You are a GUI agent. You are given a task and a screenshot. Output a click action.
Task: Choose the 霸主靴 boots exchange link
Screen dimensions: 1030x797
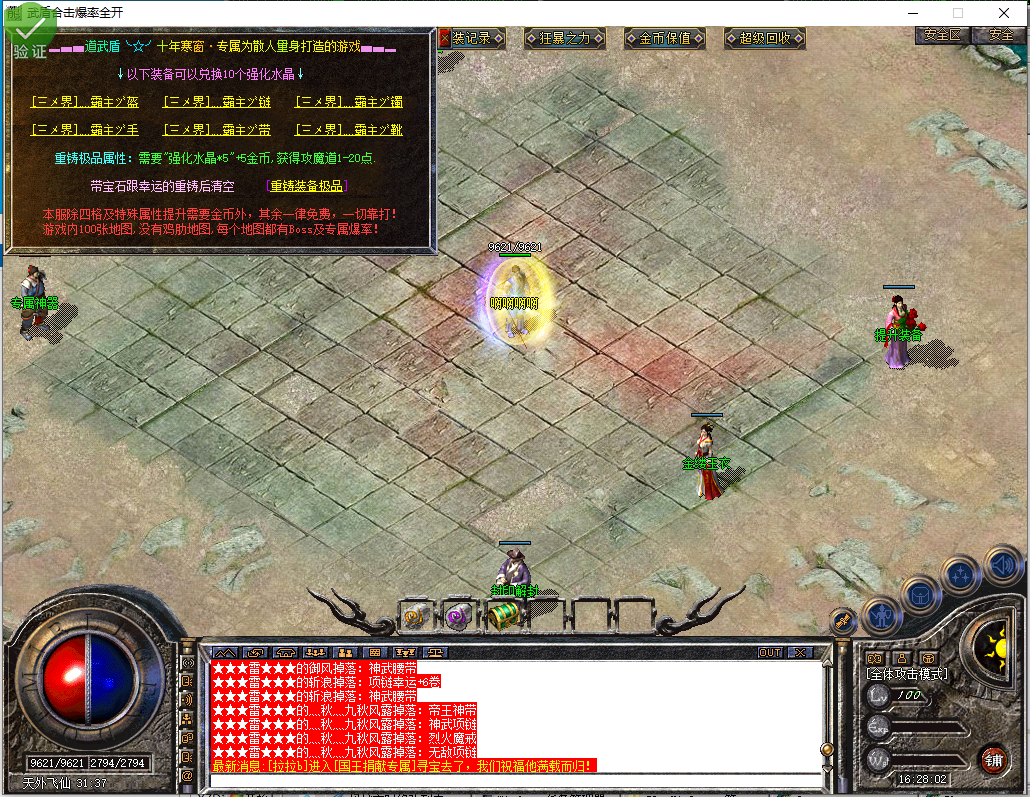pyautogui.click(x=349, y=130)
